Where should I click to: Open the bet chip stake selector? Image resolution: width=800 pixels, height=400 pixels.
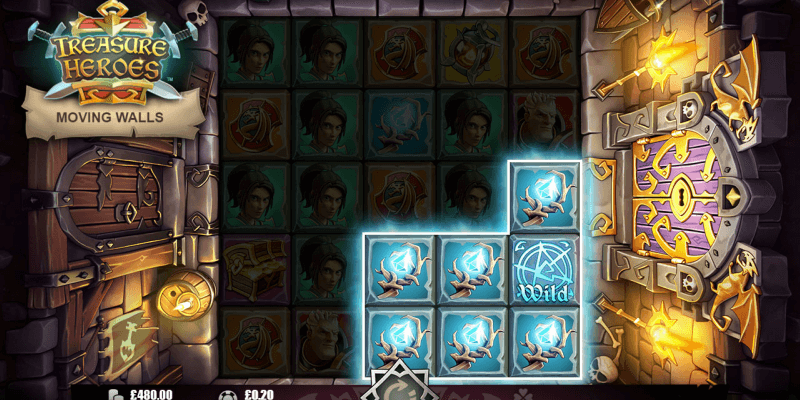[x=228, y=394]
